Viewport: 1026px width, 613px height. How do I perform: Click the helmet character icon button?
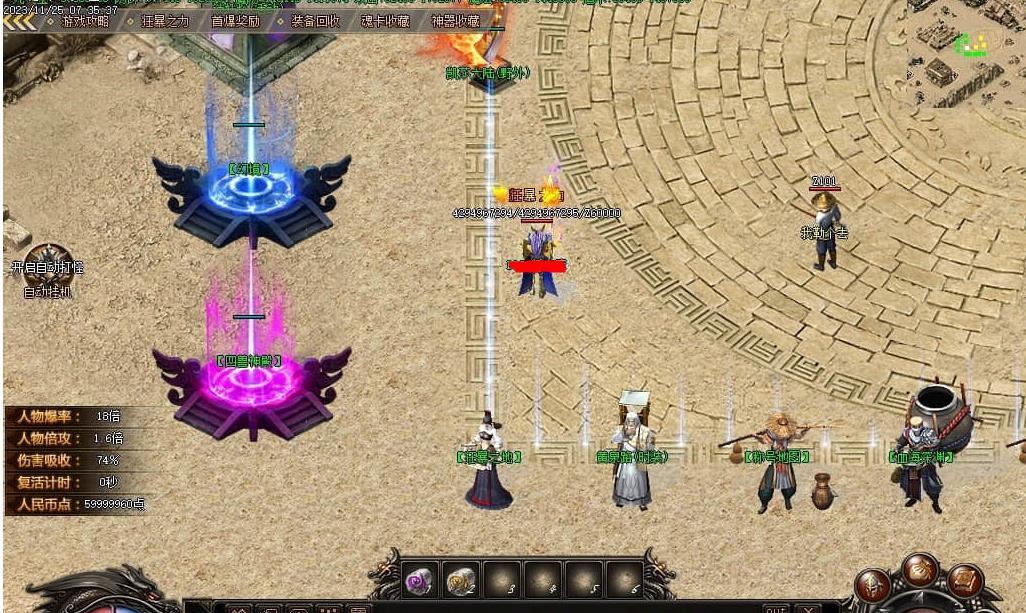pyautogui.click(x=873, y=585)
